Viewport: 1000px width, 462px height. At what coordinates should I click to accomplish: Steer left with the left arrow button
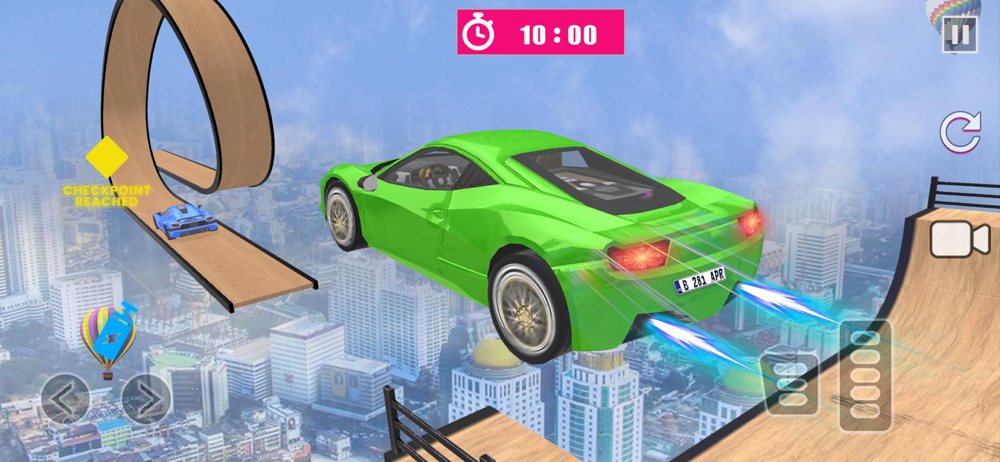coord(65,398)
